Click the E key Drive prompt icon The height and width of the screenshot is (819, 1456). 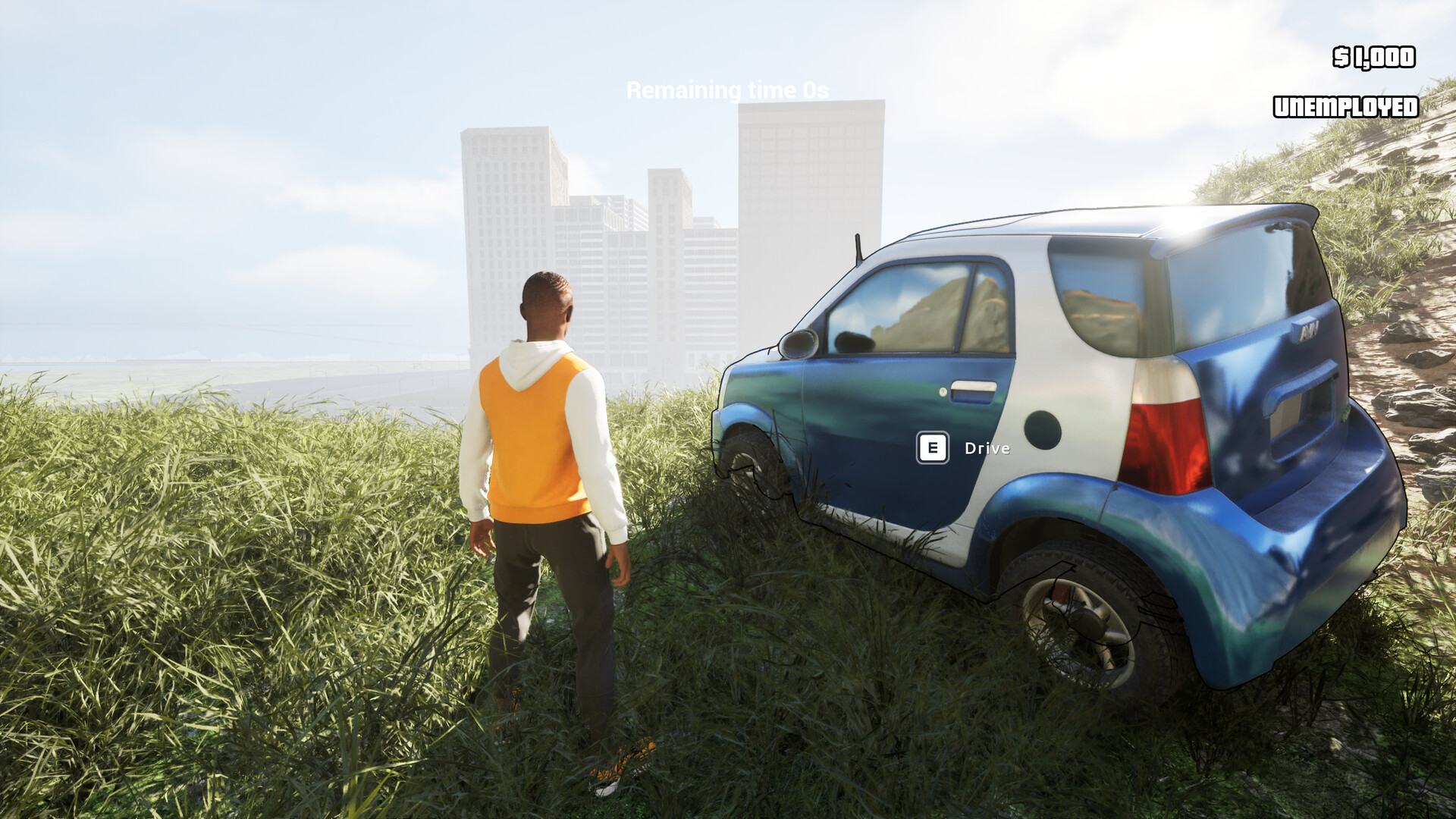[x=934, y=447]
